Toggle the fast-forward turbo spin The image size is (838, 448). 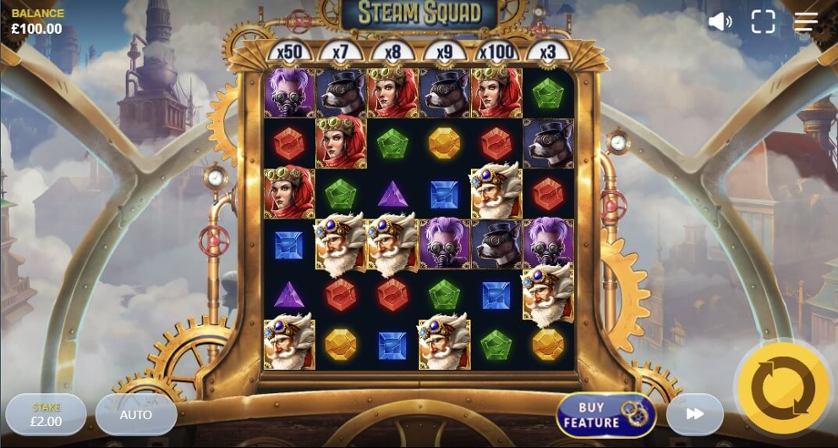(x=694, y=414)
